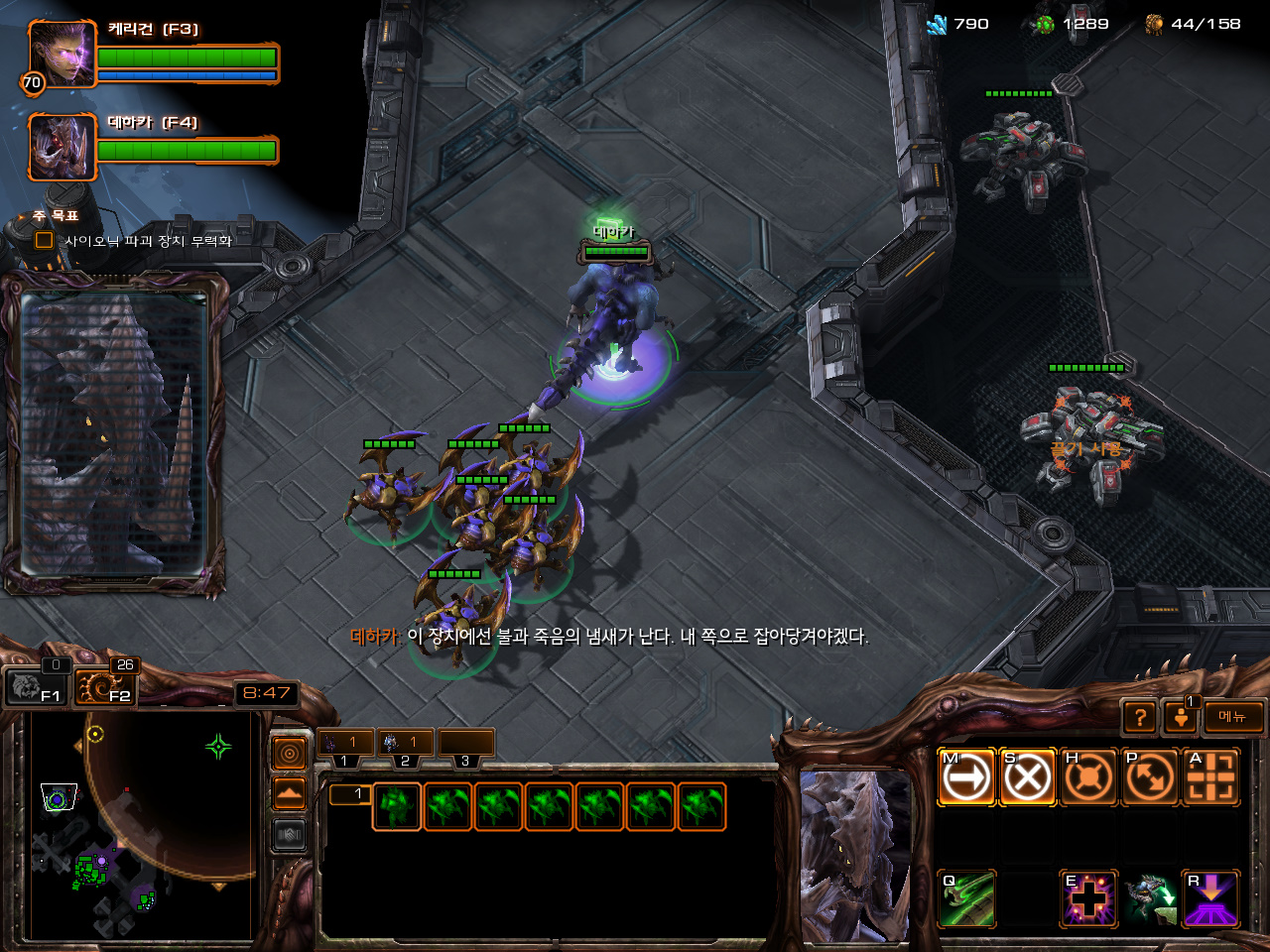Select Dehaka's hero portrait
The height and width of the screenshot is (952, 1270).
point(63,147)
